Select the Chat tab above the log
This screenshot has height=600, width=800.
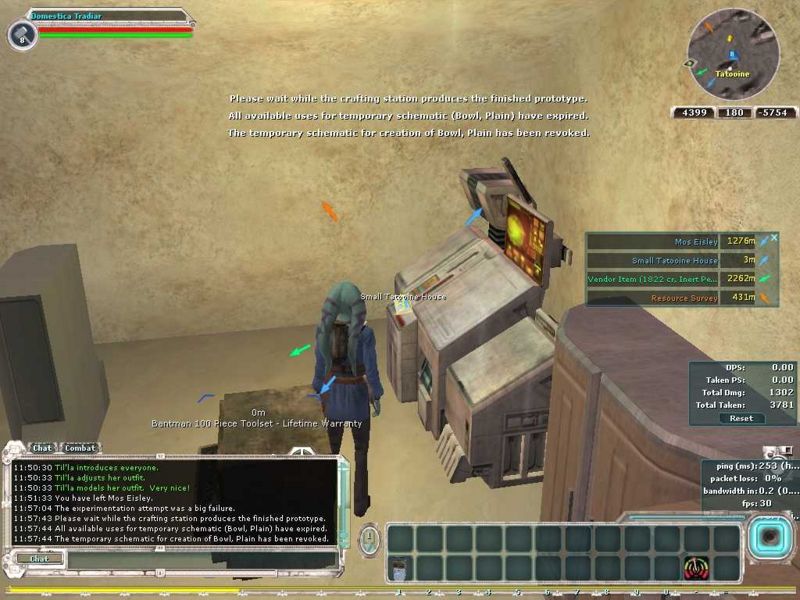pos(42,448)
